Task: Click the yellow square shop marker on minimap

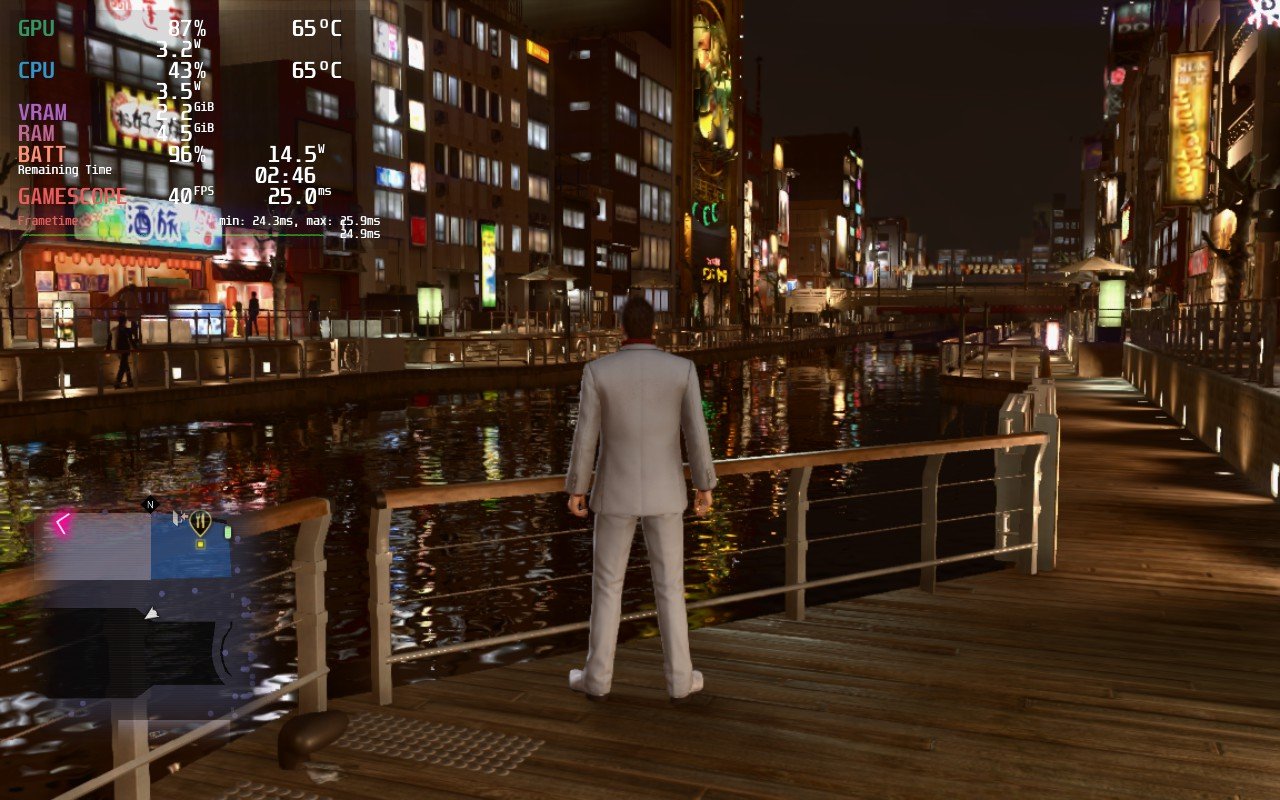Action: coord(200,544)
